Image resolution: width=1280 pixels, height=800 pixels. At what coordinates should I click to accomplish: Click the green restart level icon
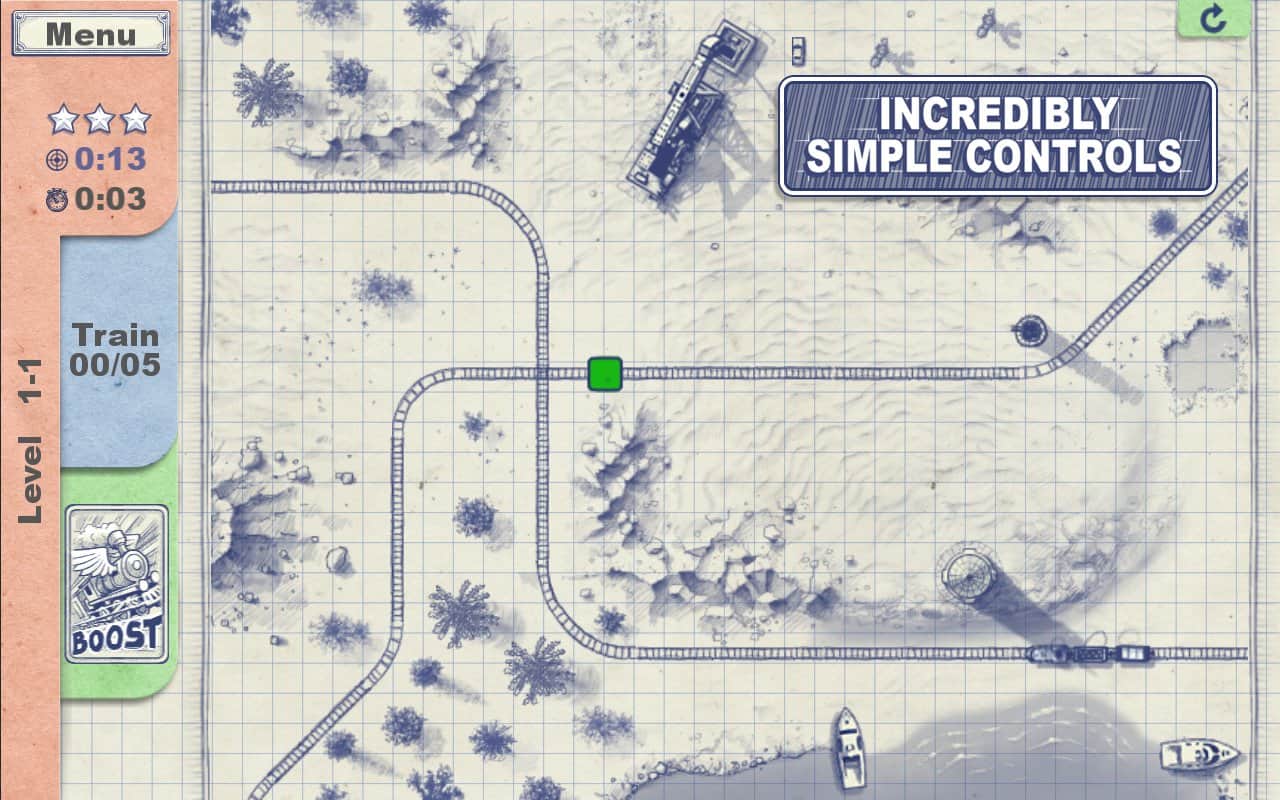click(x=1215, y=18)
